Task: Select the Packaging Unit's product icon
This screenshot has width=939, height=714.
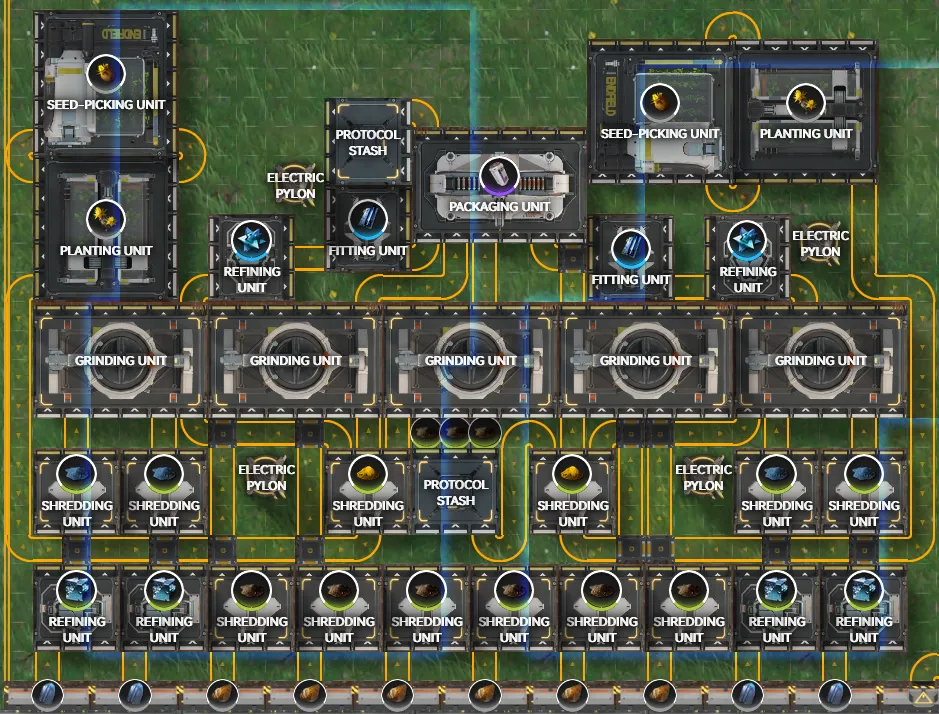Action: 499,175
